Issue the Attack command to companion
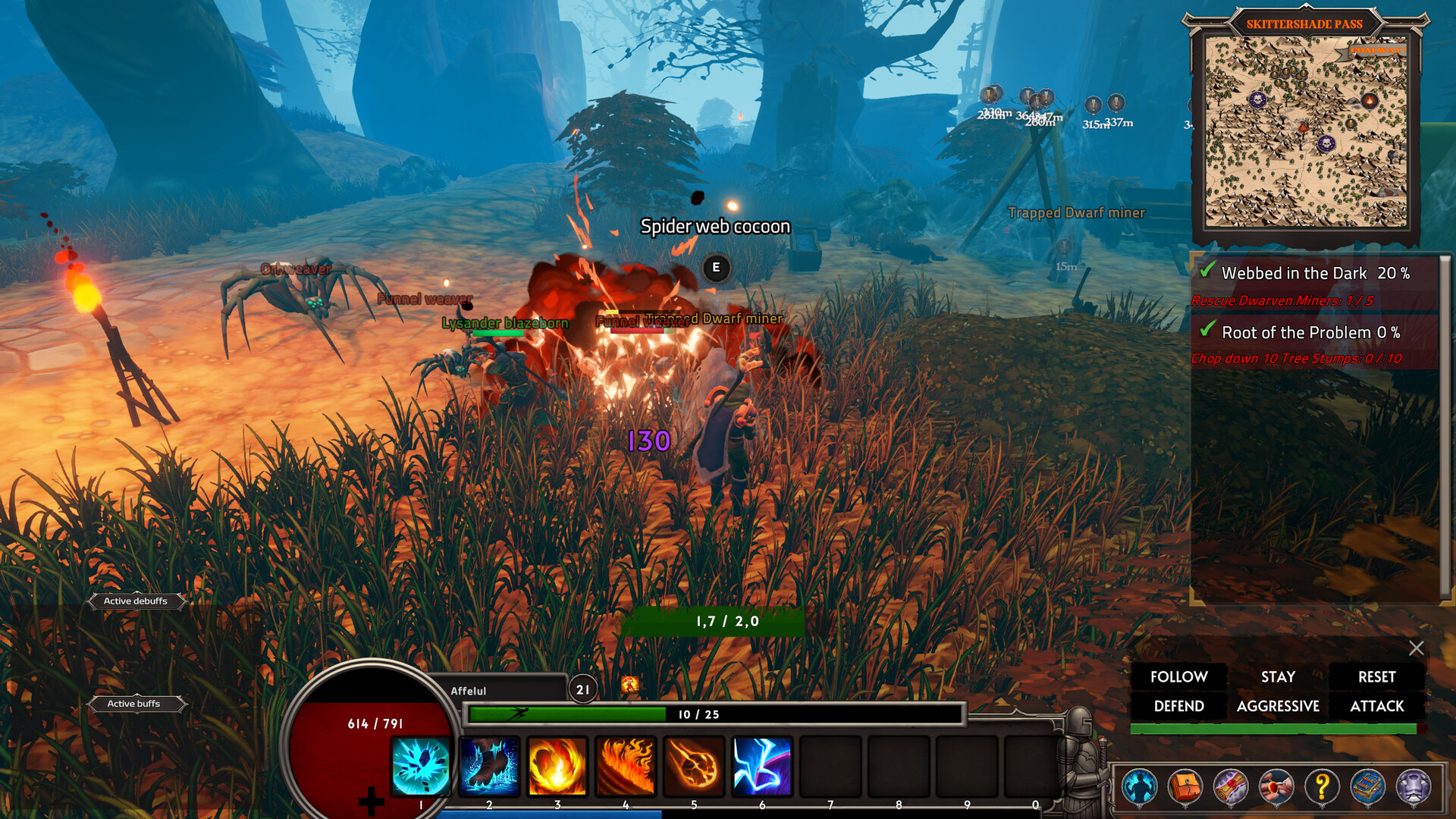 coord(1376,706)
